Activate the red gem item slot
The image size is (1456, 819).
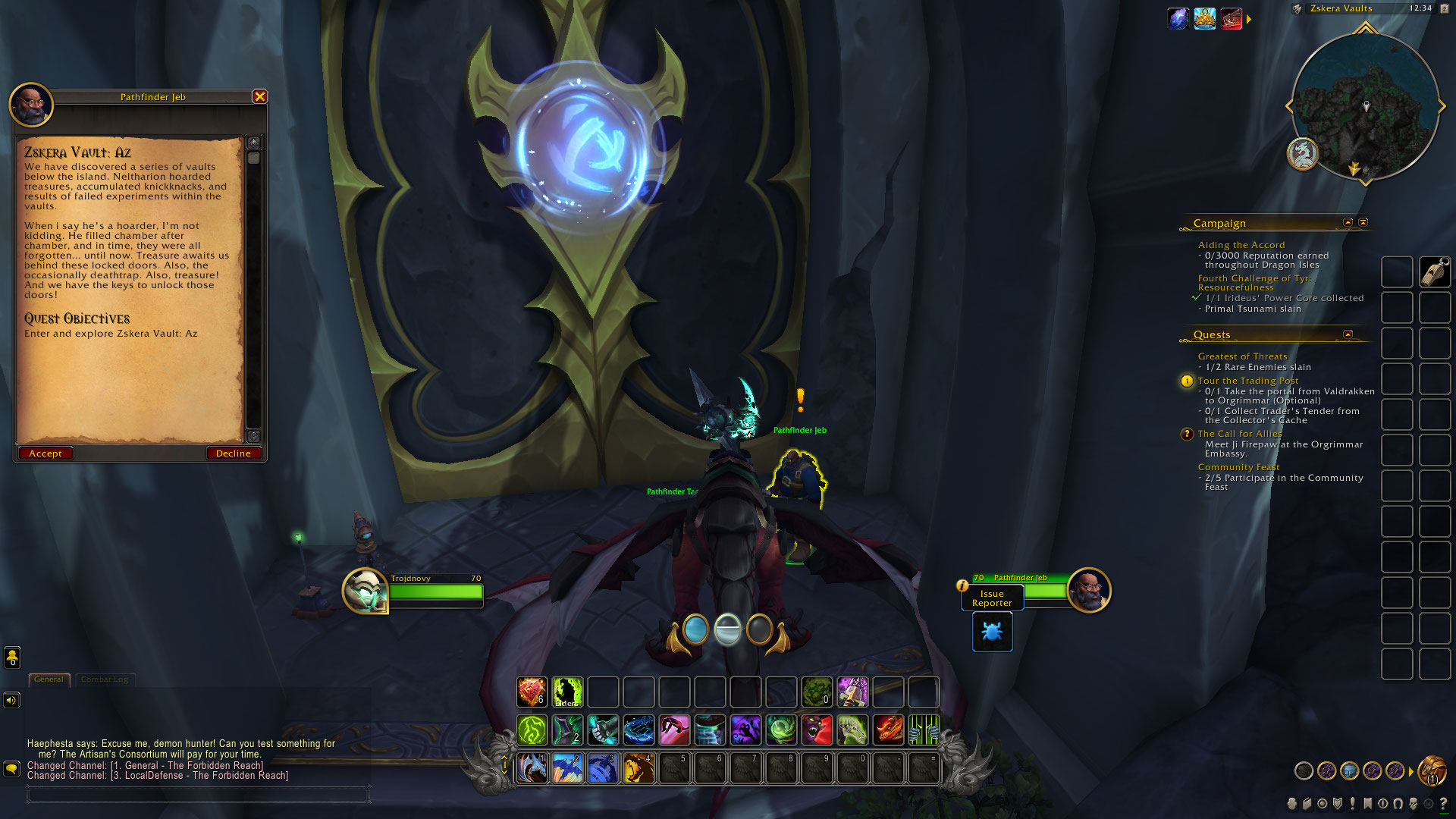click(532, 692)
